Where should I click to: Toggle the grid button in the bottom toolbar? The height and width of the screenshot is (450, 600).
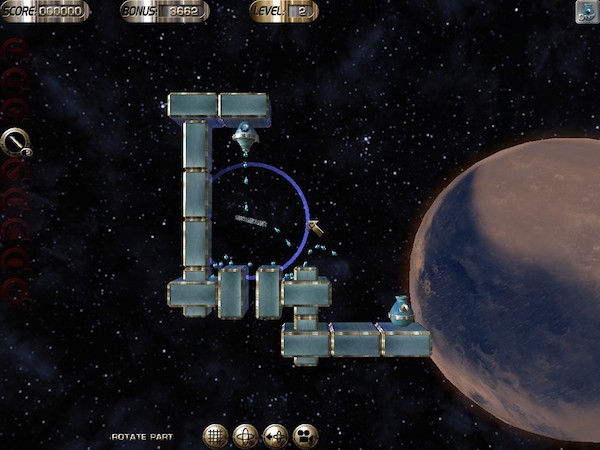(x=216, y=435)
